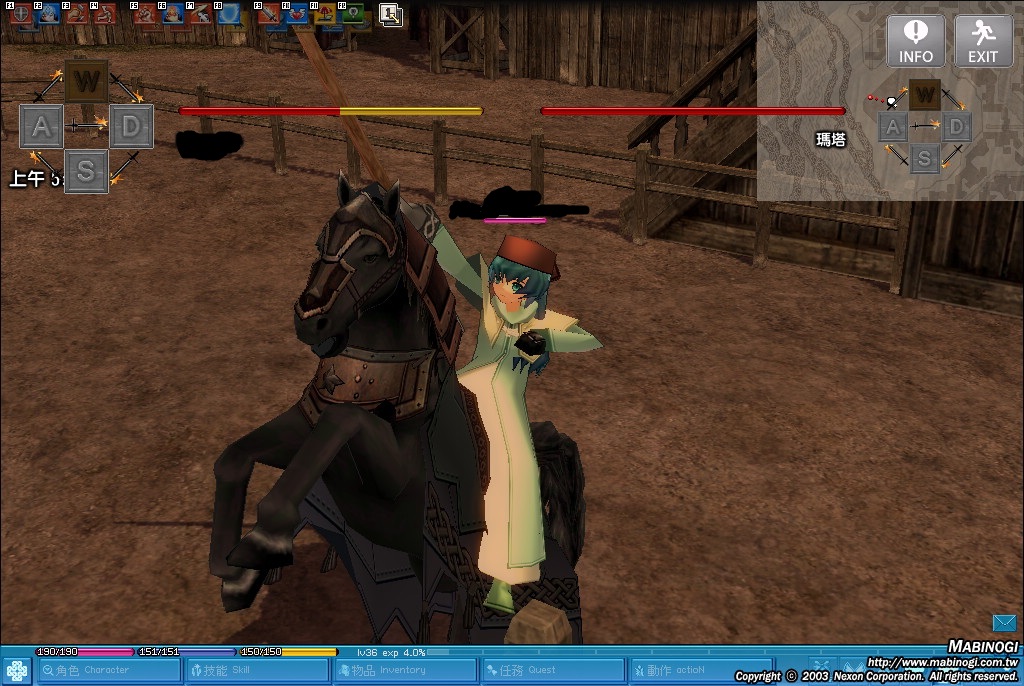Open the blue mail envelope notification

(x=1004, y=623)
